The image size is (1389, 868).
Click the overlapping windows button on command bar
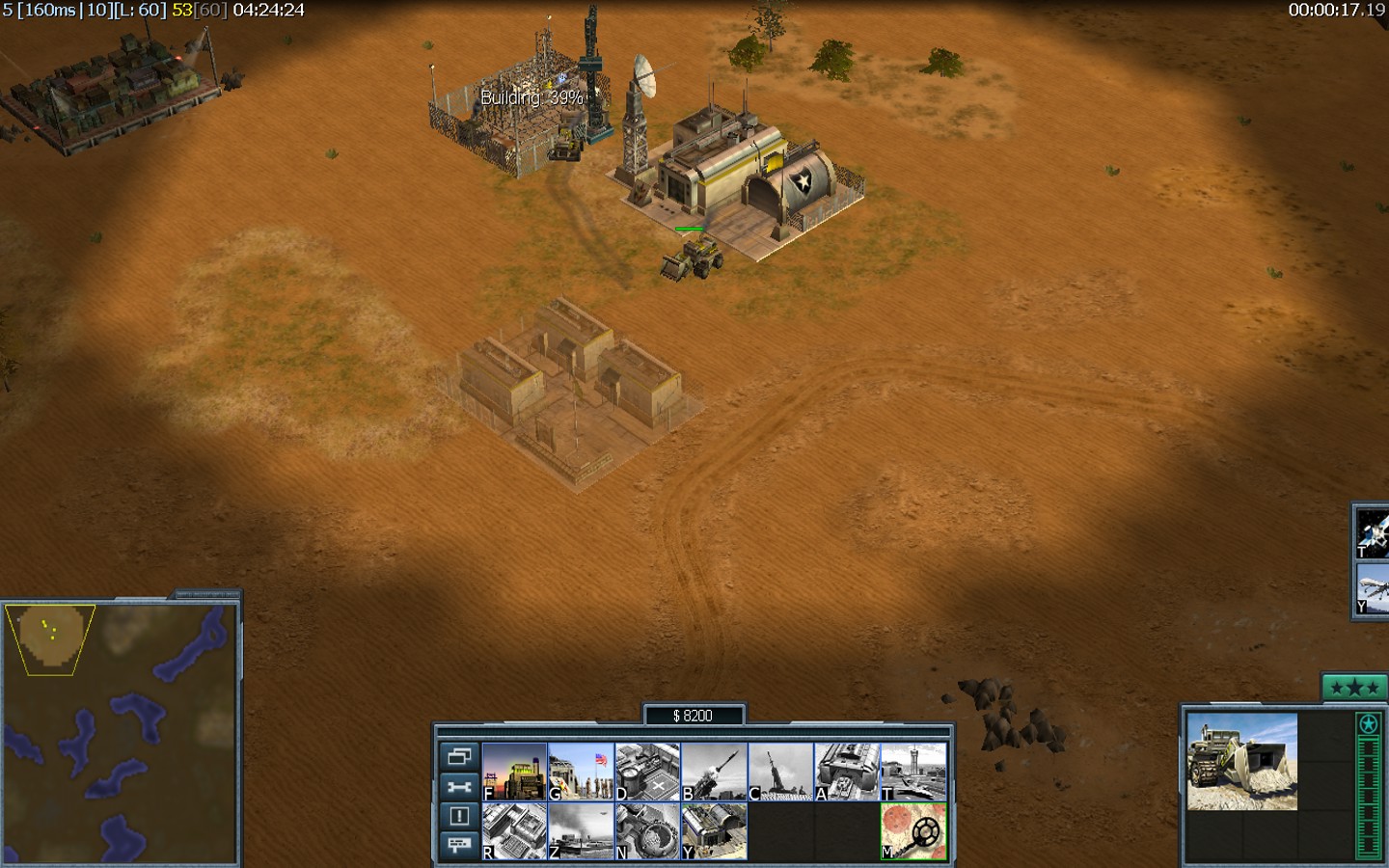459,756
